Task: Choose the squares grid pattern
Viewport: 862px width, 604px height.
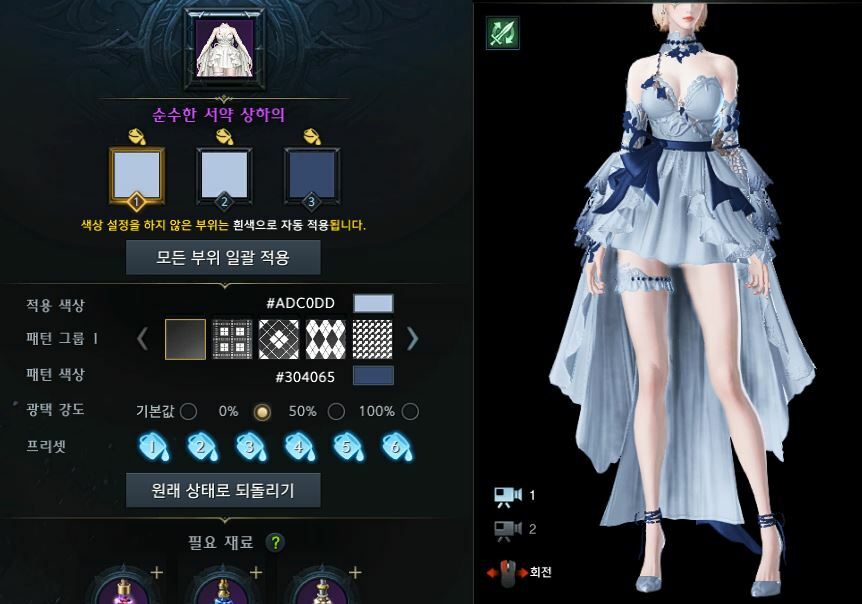Action: [x=232, y=340]
